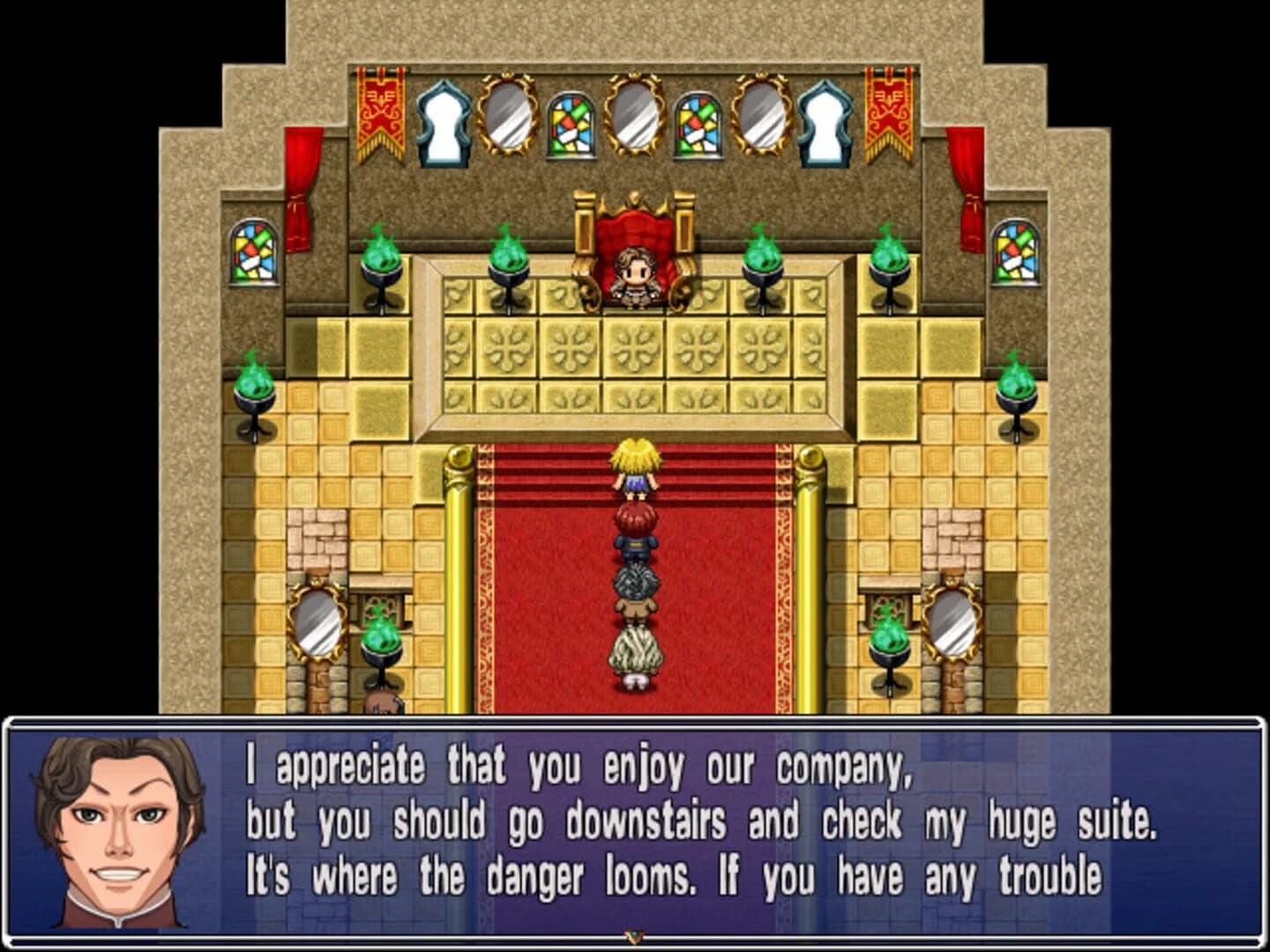Click the king seated on the throne
The width and height of the screenshot is (1270, 952).
(634, 276)
